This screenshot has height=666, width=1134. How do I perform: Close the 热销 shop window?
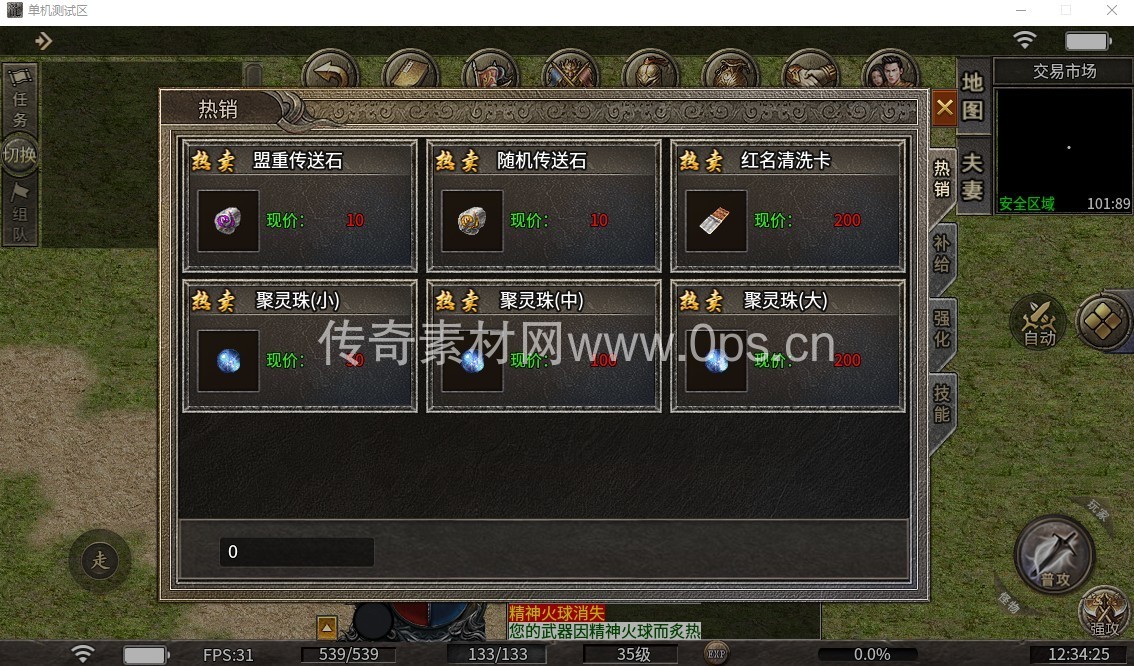pyautogui.click(x=944, y=107)
